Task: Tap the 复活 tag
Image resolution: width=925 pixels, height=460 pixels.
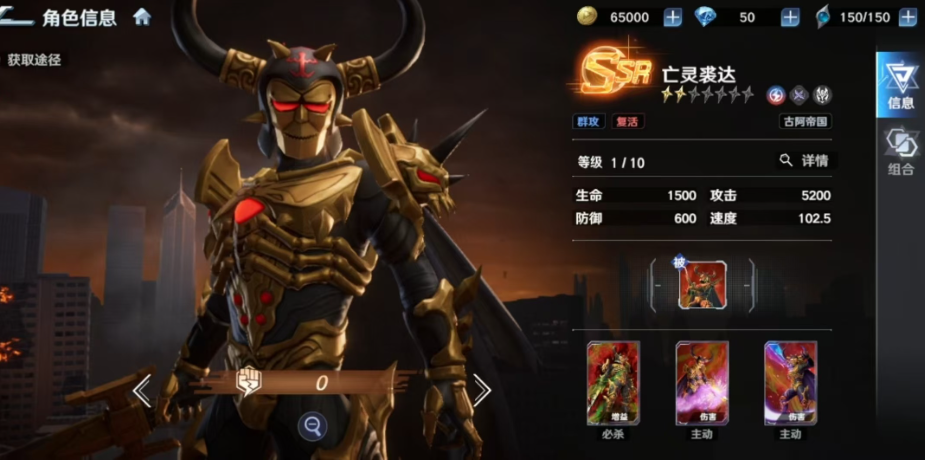Action: coord(629,122)
